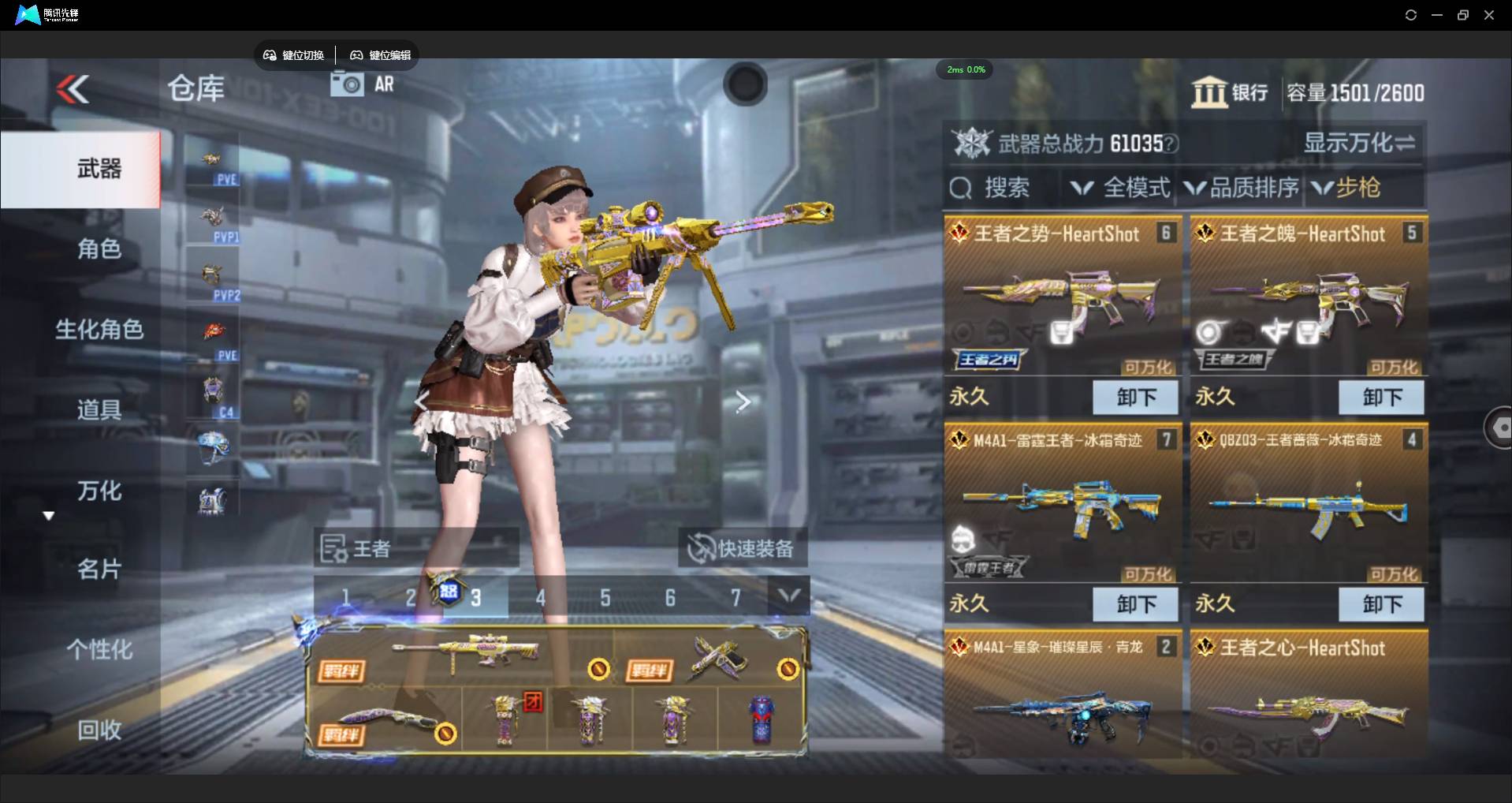Open the 步枪 weapon type dropdown
1512x803 pixels.
(x=1346, y=188)
